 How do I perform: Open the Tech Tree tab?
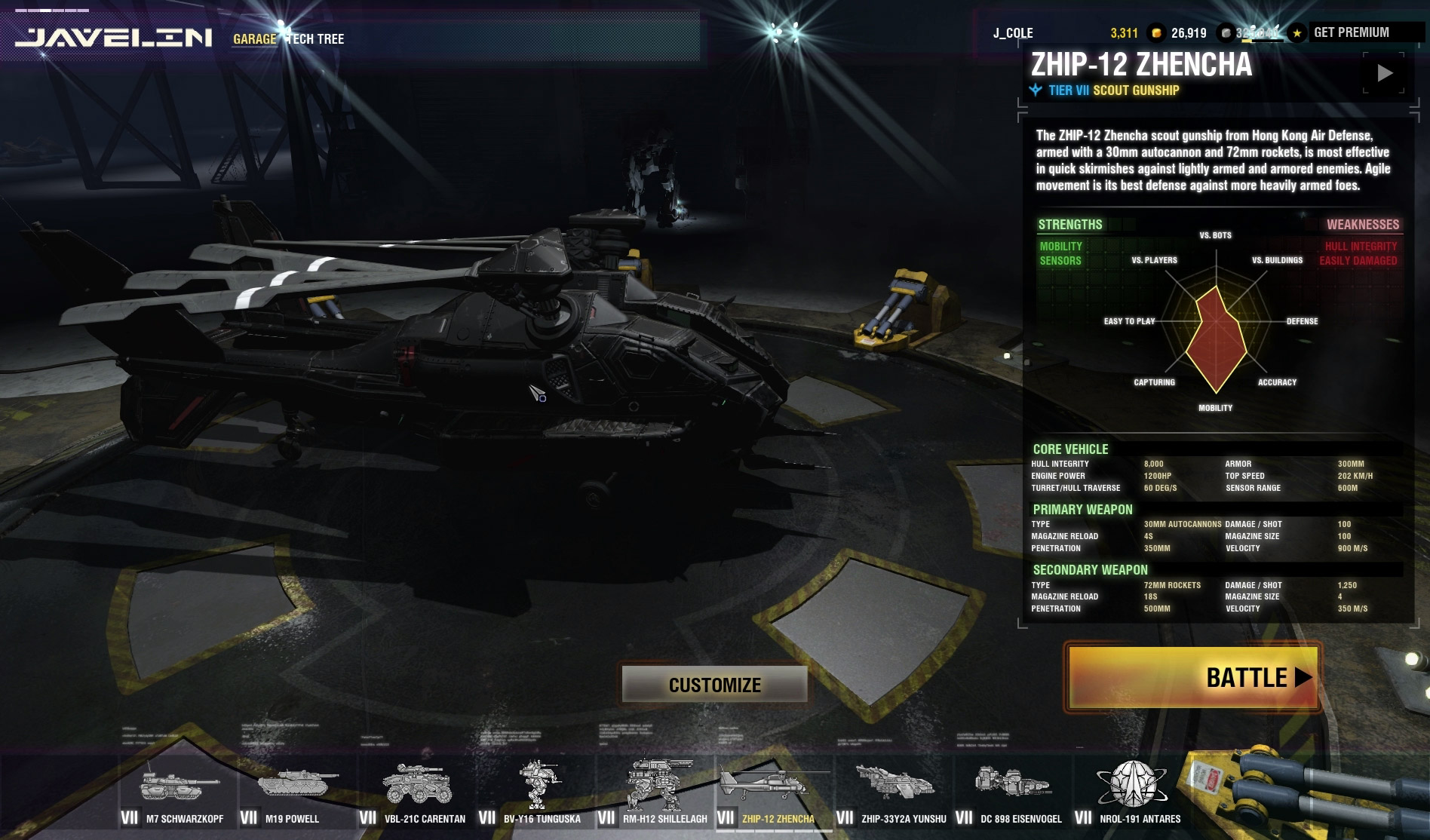[317, 38]
